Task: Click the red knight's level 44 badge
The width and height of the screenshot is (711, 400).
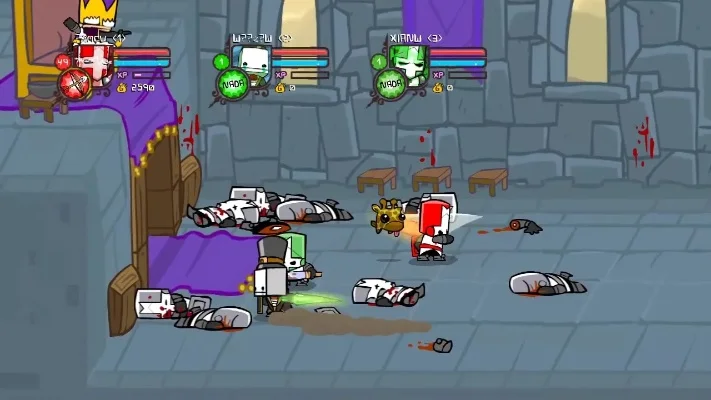Action: coord(63,62)
